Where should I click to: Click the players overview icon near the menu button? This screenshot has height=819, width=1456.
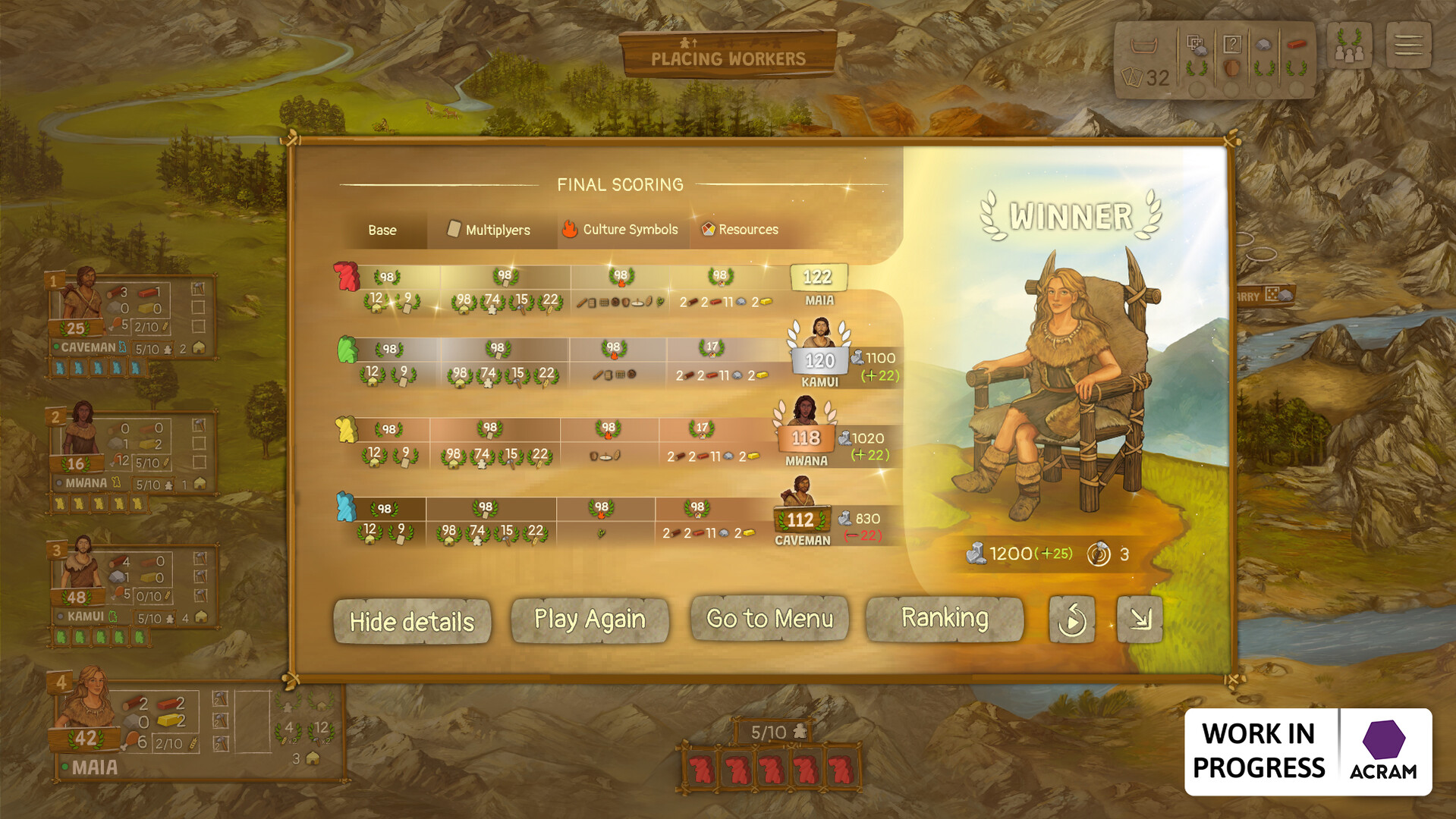tap(1349, 48)
